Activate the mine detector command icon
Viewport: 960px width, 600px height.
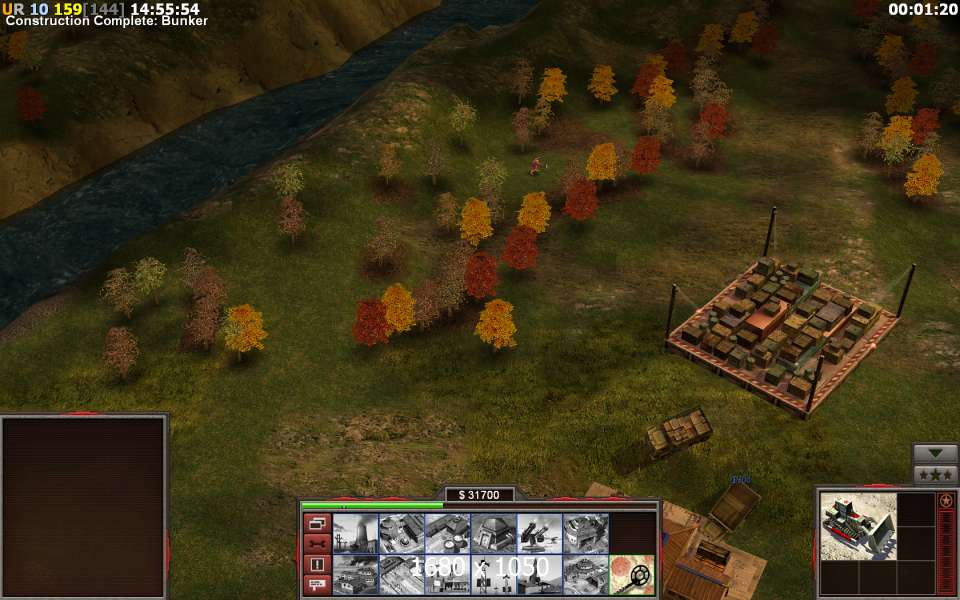tap(632, 574)
